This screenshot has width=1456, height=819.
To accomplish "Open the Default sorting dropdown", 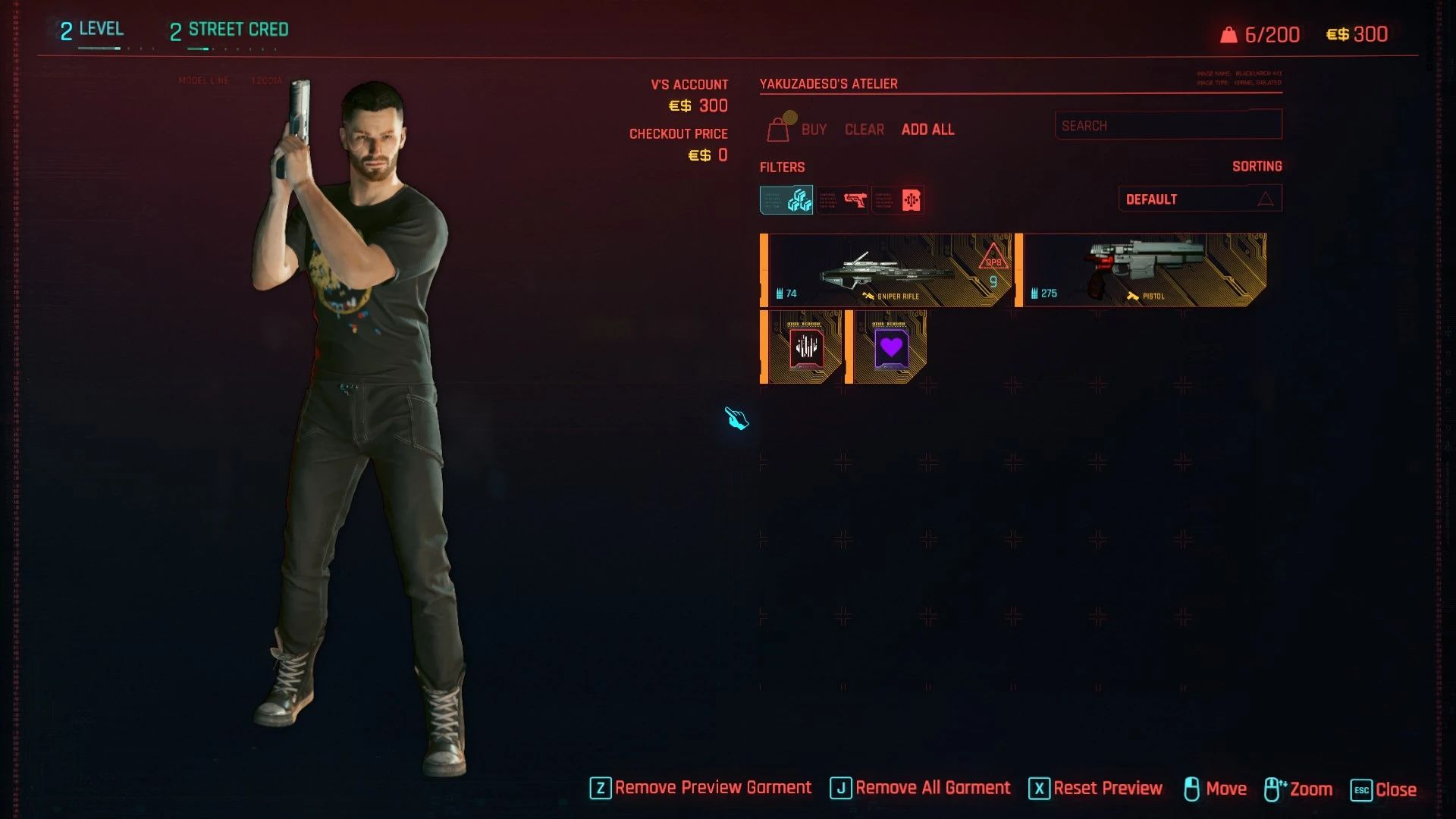I will point(1200,198).
